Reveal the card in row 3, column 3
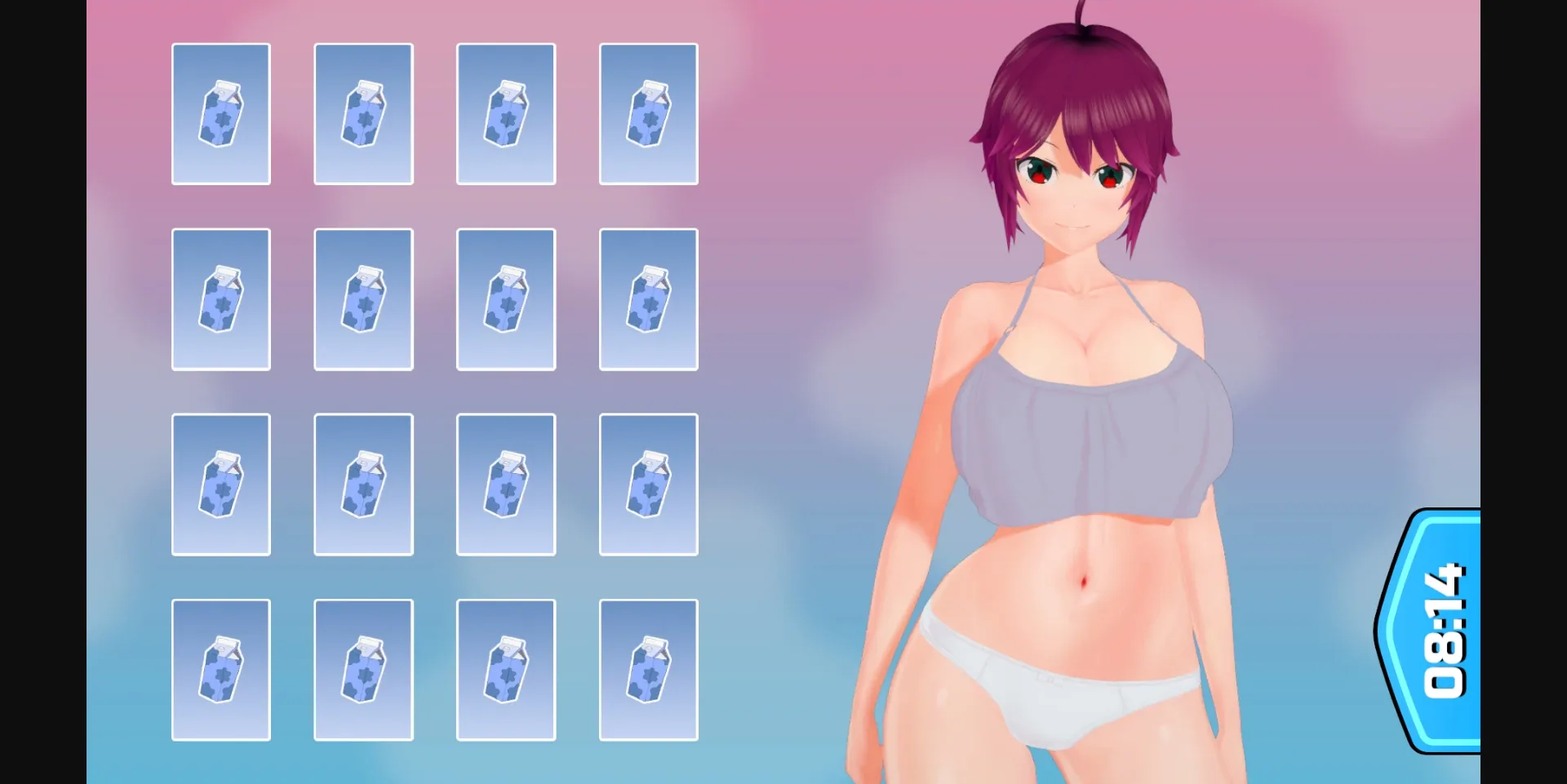The image size is (1567, 784). click(x=506, y=485)
